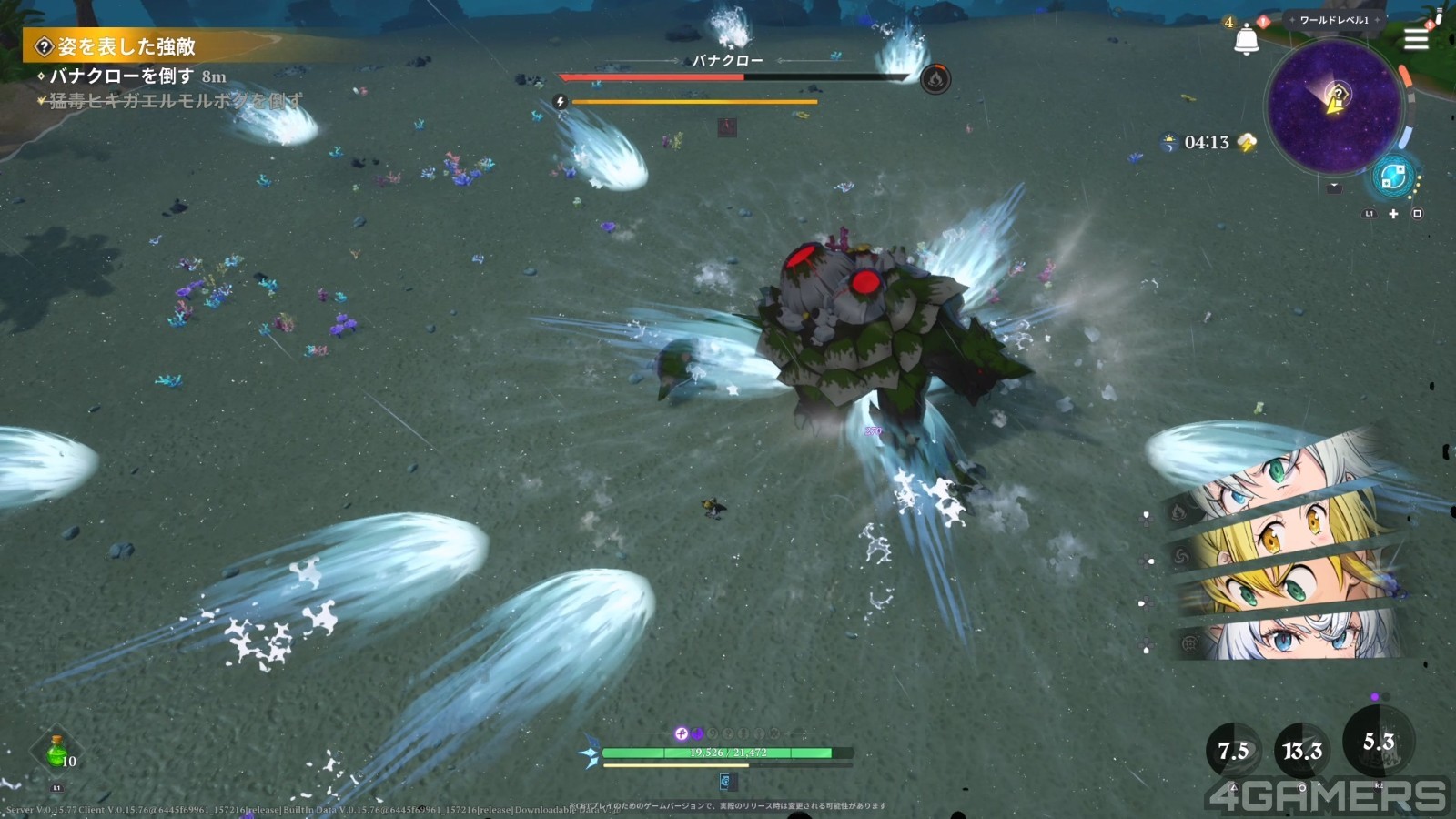This screenshot has width=1456, height=819.
Task: Use the green potion item slot
Action: pyautogui.click(x=57, y=752)
